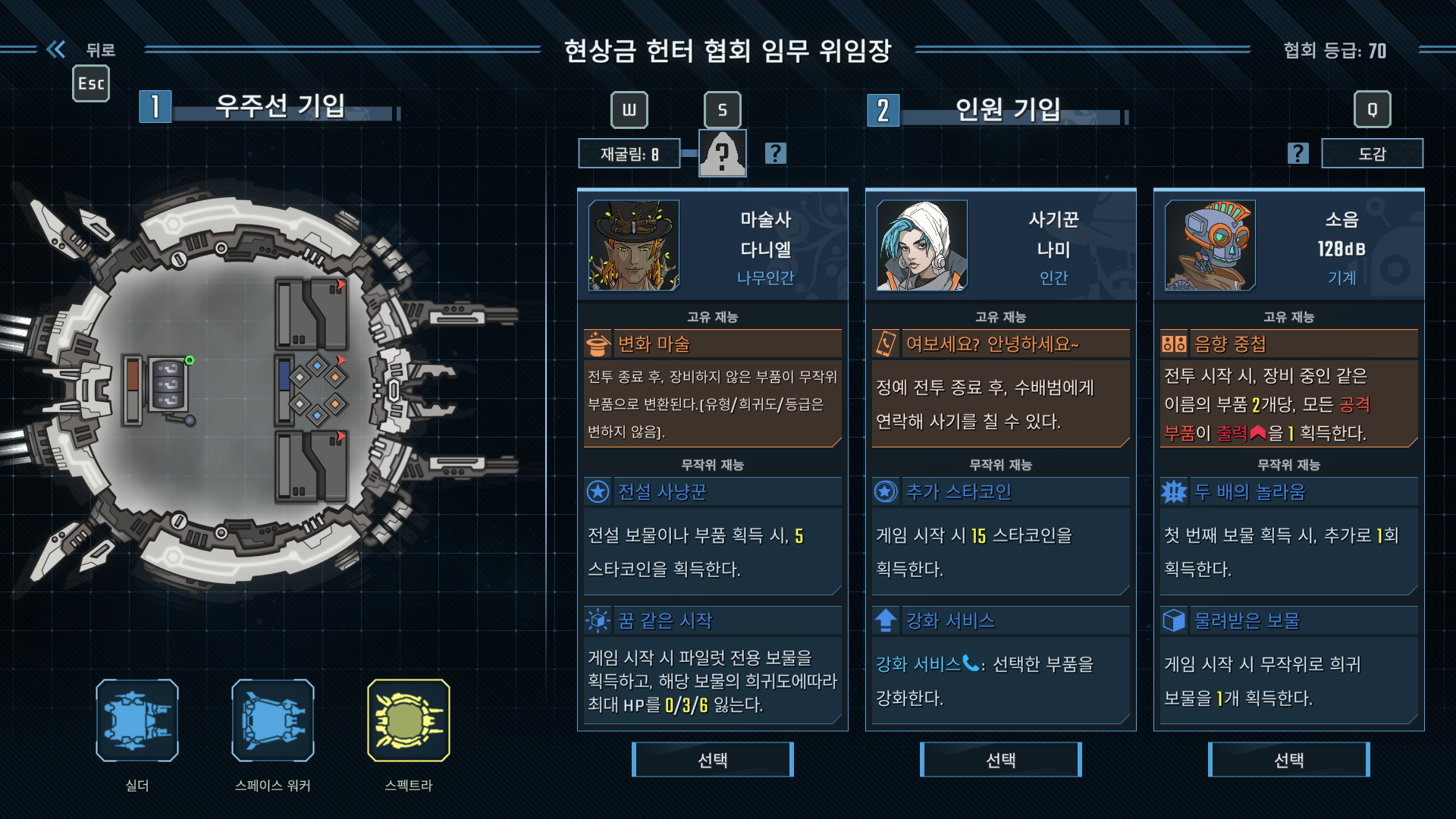Screen dimensions: 1456x819
Task: Select the 스펙트라 spaceship
Action: pos(409,720)
